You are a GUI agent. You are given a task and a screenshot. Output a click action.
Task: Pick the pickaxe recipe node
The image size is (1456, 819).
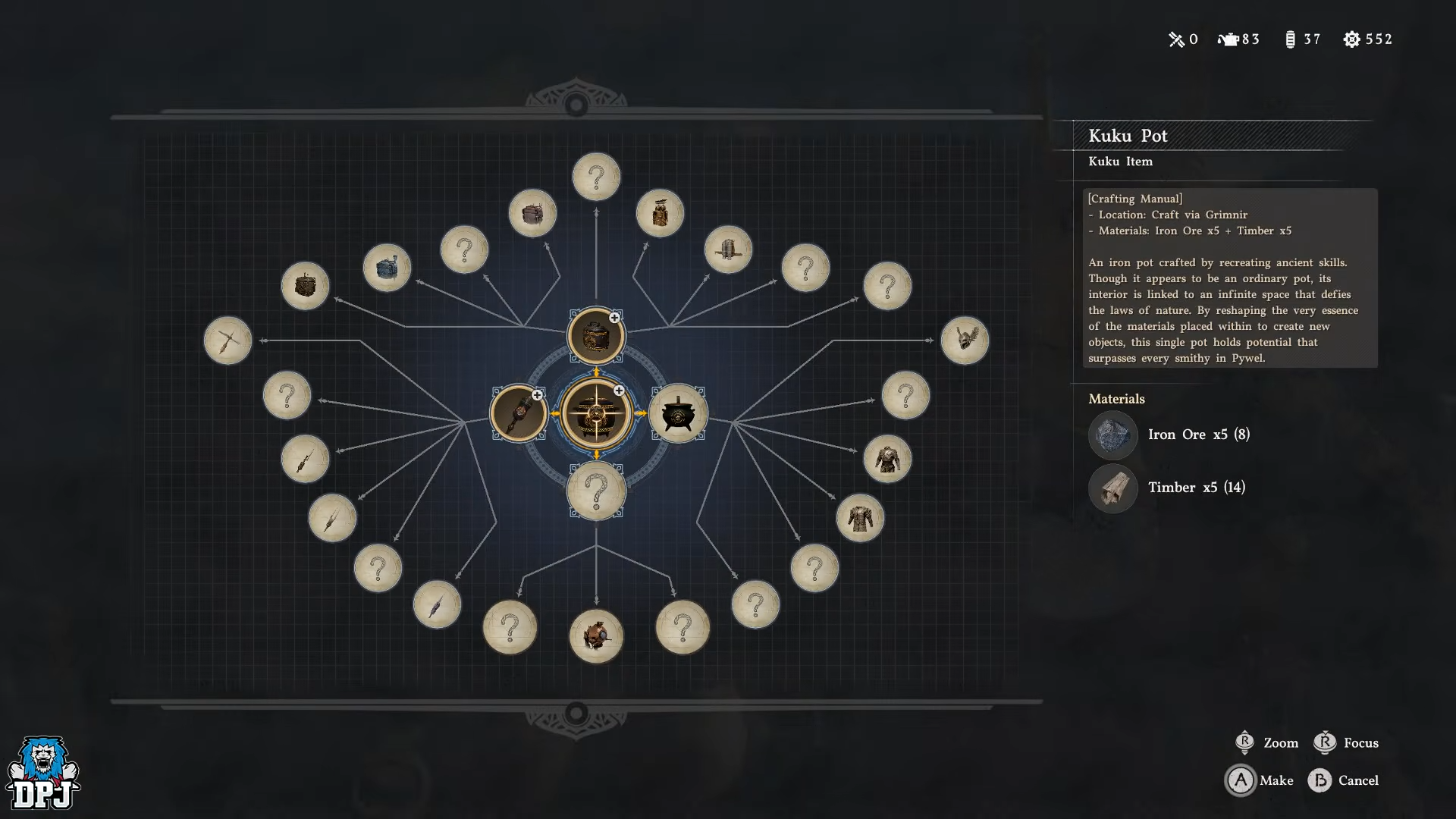[227, 340]
